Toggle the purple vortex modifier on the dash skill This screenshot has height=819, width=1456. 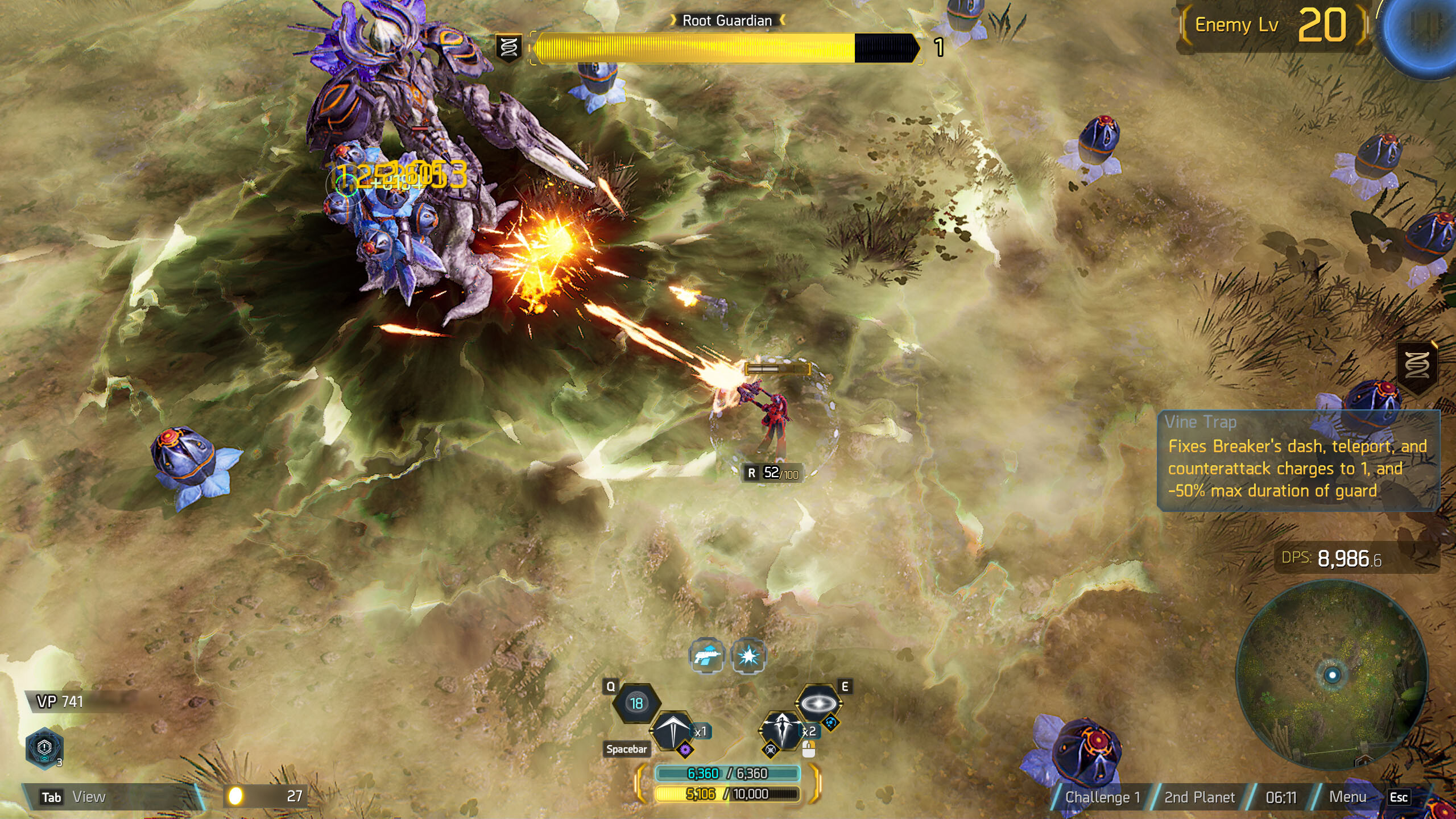[x=685, y=748]
